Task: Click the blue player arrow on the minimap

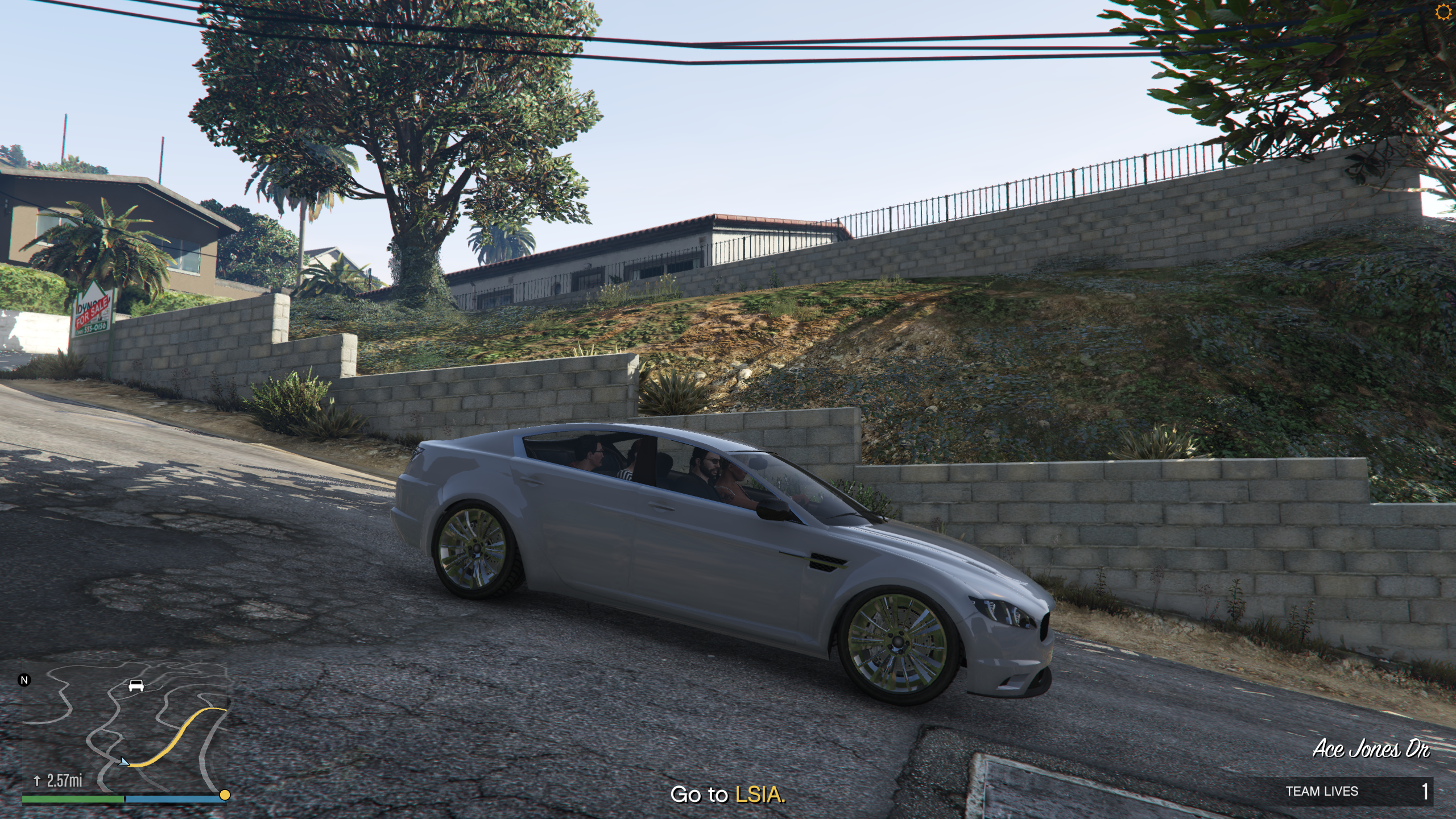Action: click(123, 761)
